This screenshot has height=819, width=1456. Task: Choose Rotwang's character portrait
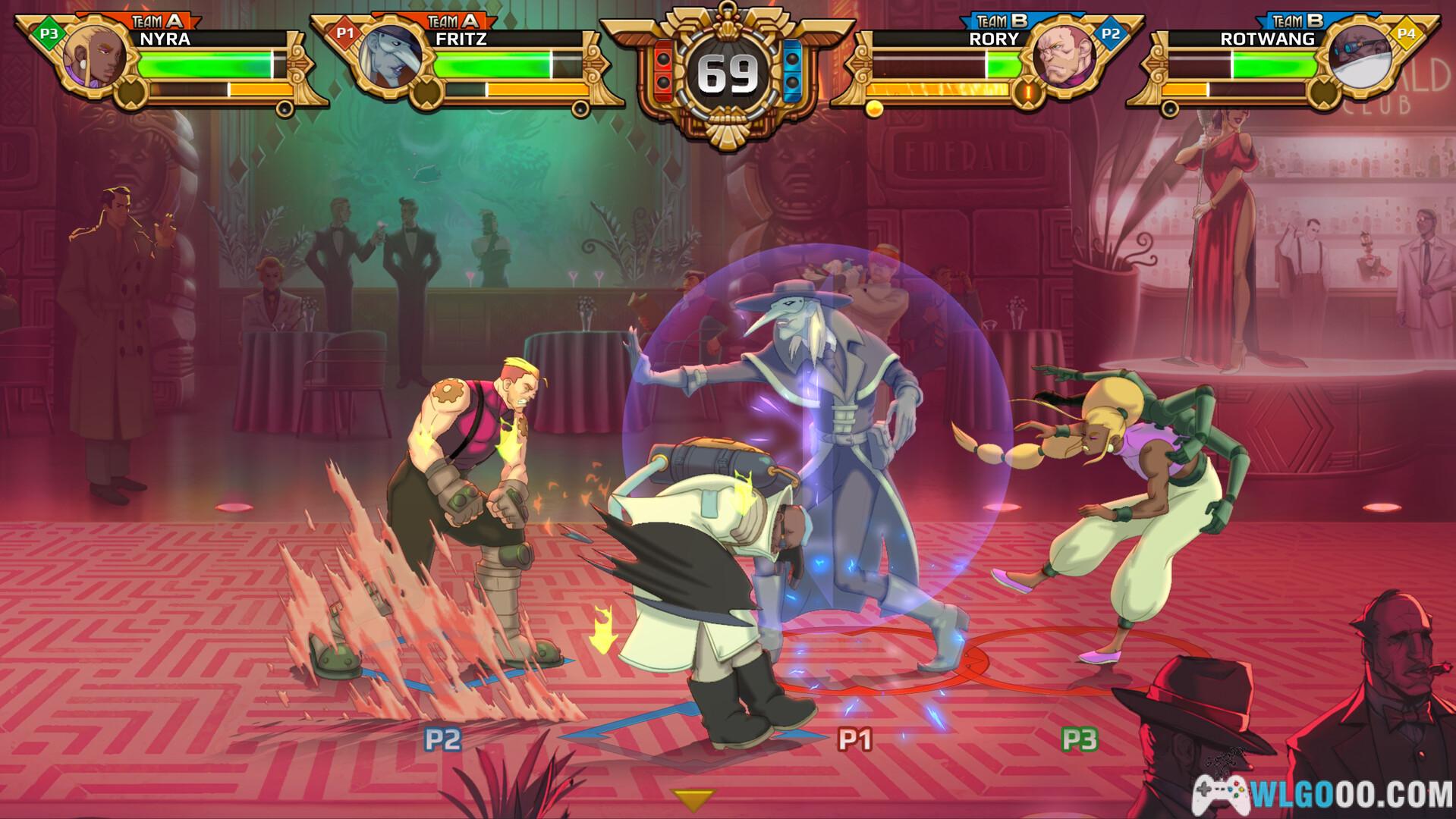coord(1359,58)
